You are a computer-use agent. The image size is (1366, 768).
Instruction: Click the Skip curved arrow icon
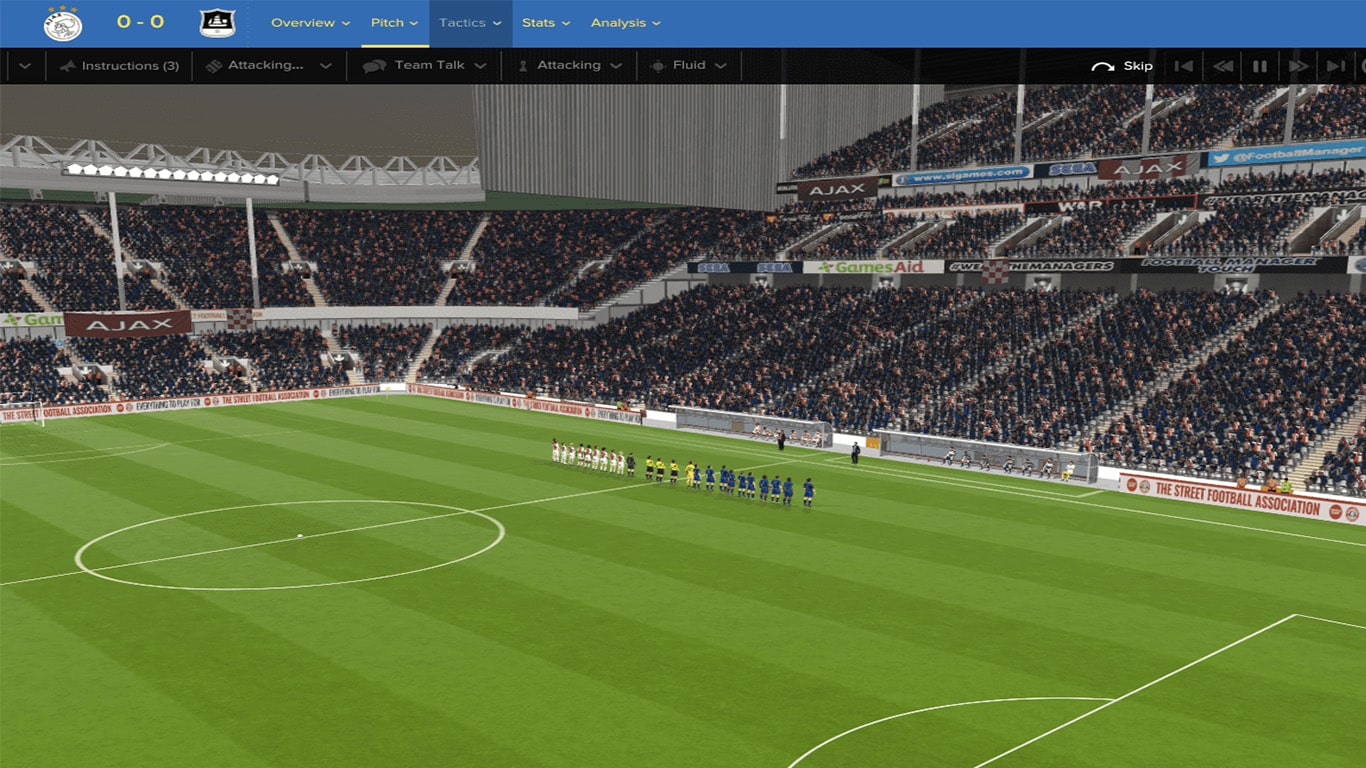click(1103, 65)
